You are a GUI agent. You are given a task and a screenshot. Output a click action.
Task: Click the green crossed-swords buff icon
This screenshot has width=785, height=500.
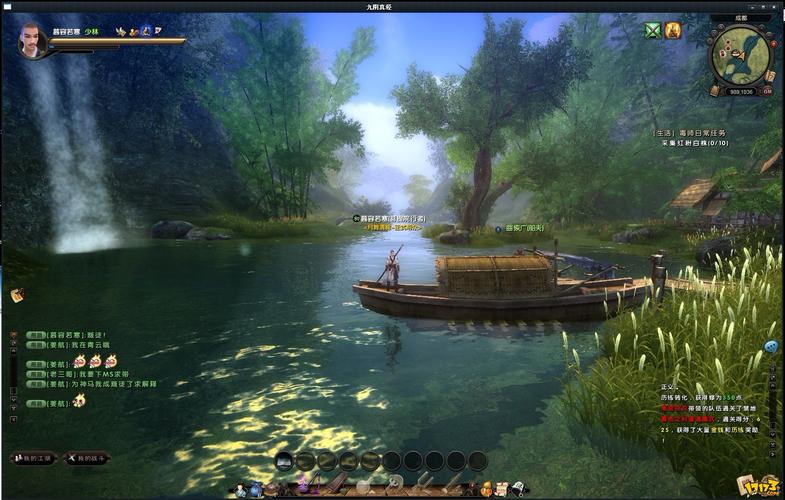coord(653,31)
